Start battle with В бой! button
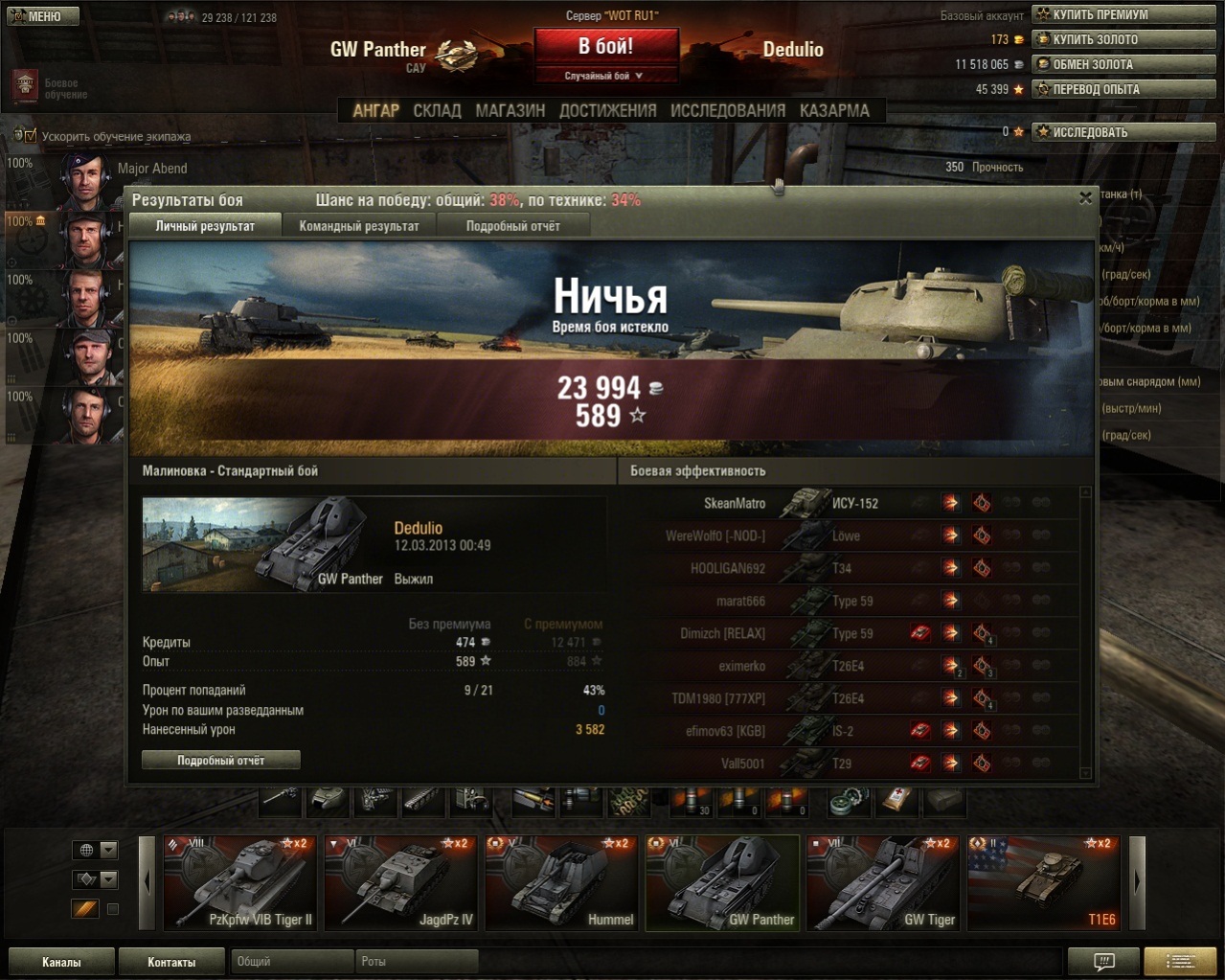 coord(605,47)
